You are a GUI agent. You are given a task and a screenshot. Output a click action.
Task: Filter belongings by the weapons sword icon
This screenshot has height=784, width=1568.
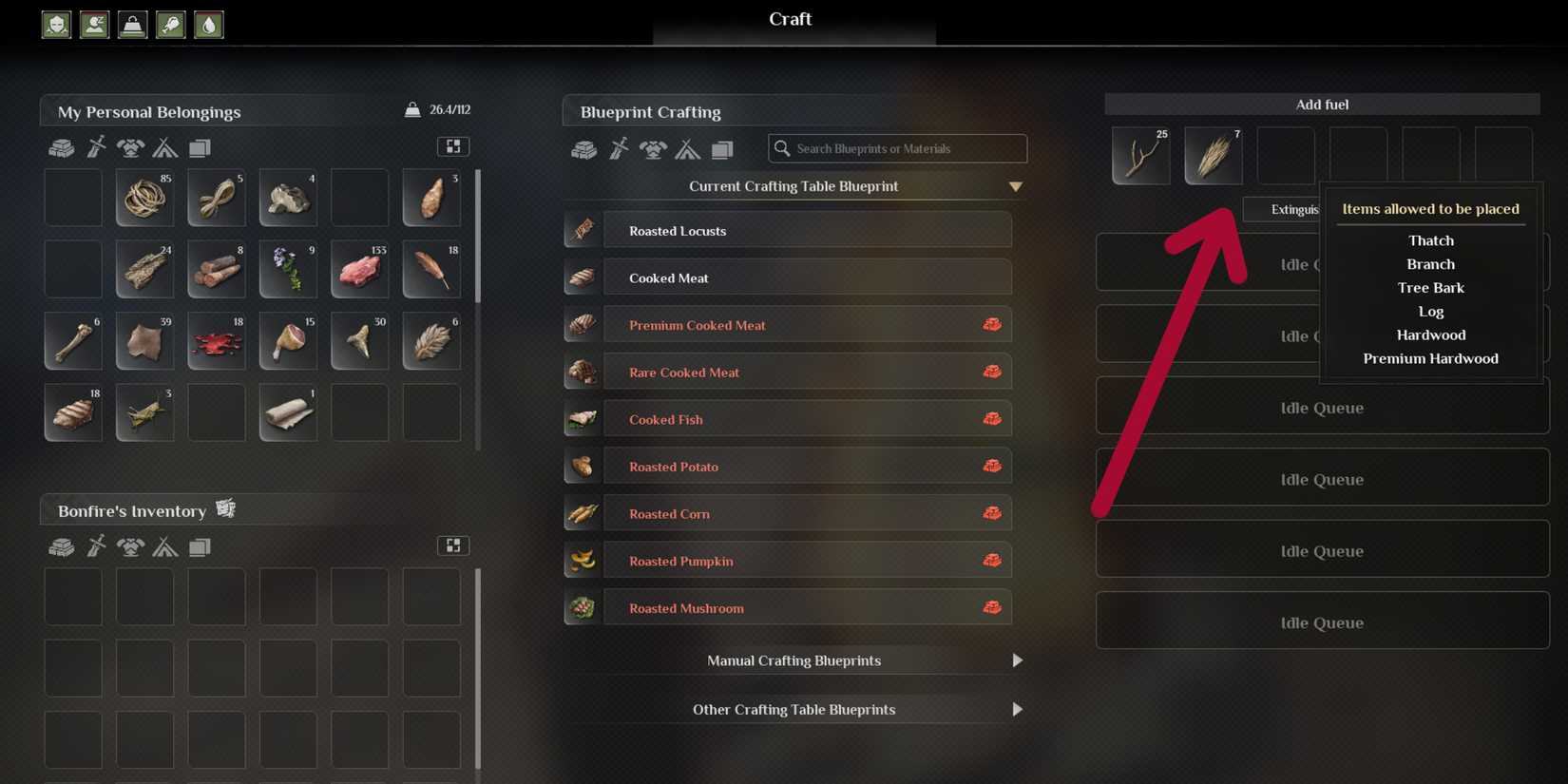(96, 147)
